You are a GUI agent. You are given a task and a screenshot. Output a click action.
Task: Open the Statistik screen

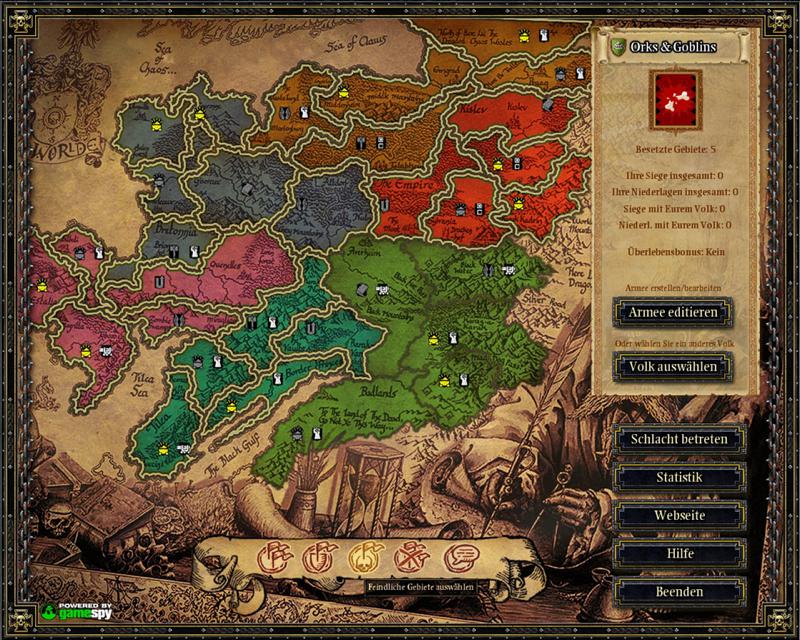pos(679,477)
